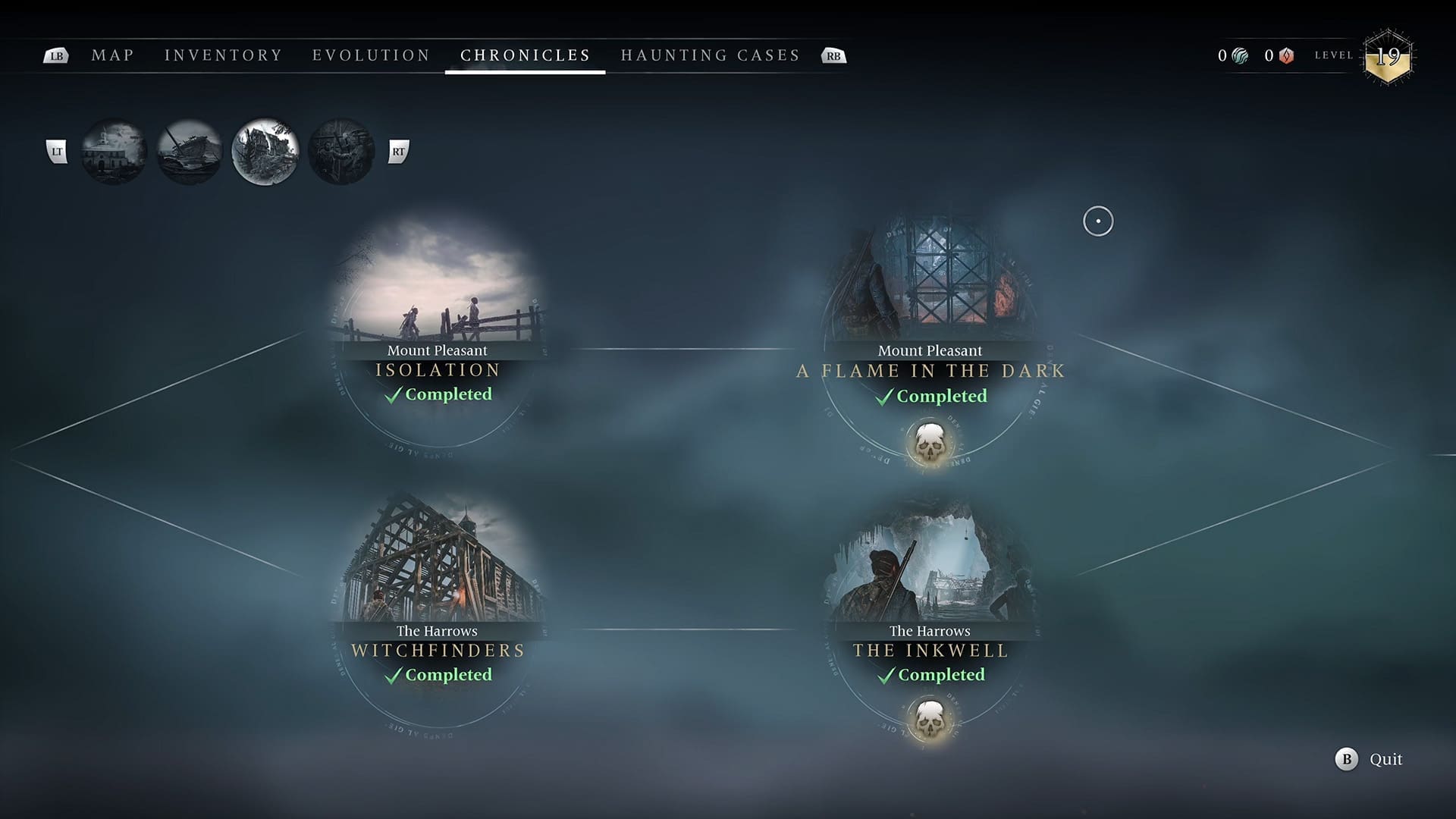The image size is (1456, 819).
Task: Choose the church building chapter thumbnail
Action: point(114,152)
